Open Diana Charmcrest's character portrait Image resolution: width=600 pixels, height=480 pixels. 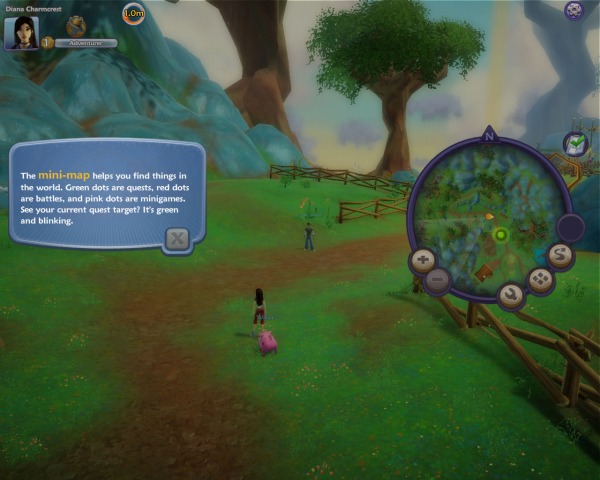(x=20, y=32)
